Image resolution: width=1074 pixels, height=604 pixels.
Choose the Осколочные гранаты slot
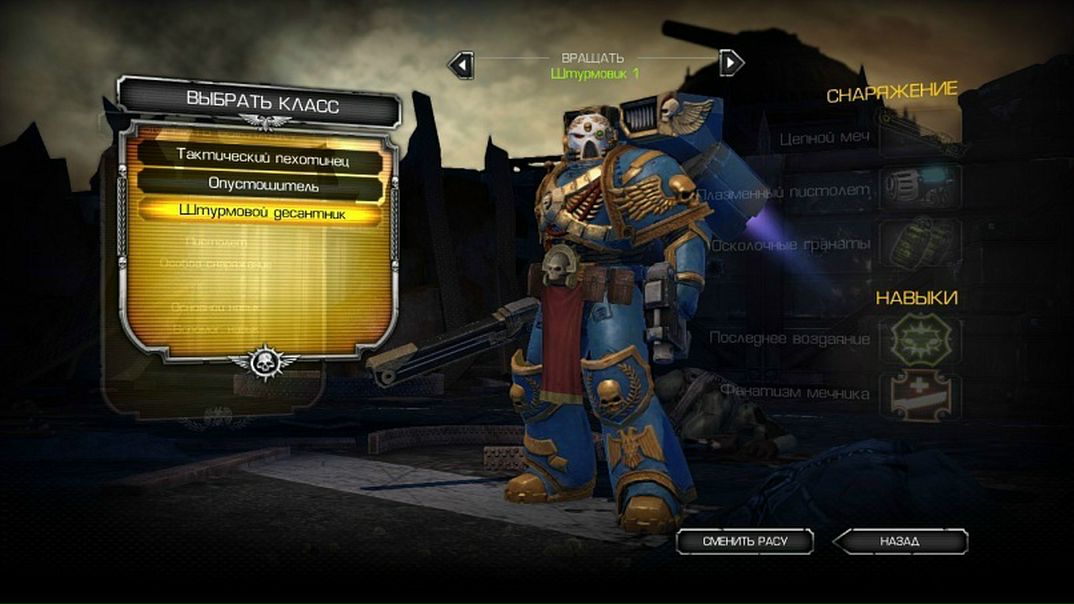(919, 243)
